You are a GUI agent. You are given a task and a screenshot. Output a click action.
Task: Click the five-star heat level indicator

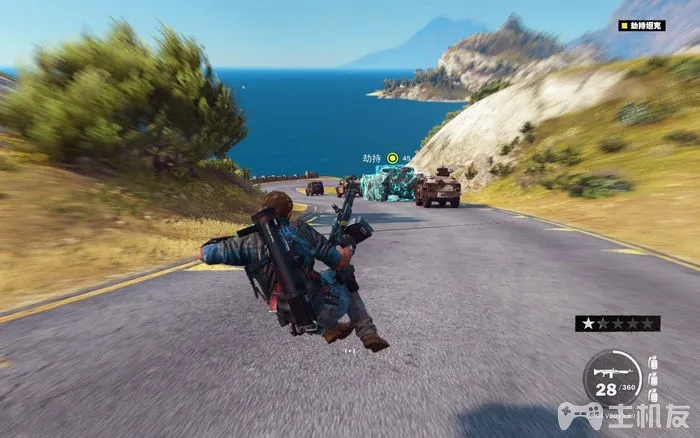click(617, 323)
